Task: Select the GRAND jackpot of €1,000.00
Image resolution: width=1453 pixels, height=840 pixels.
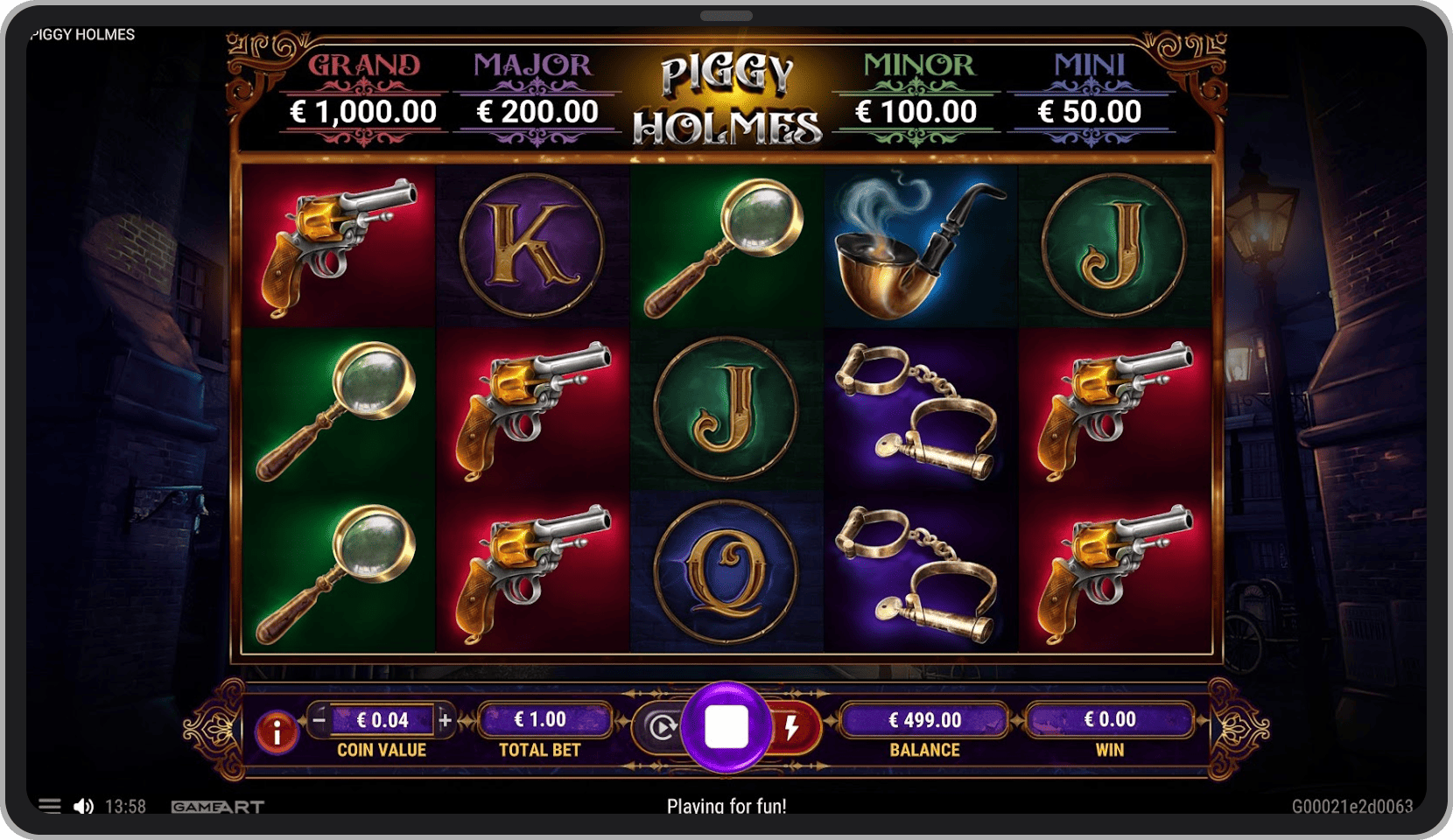Action: pyautogui.click(x=364, y=87)
